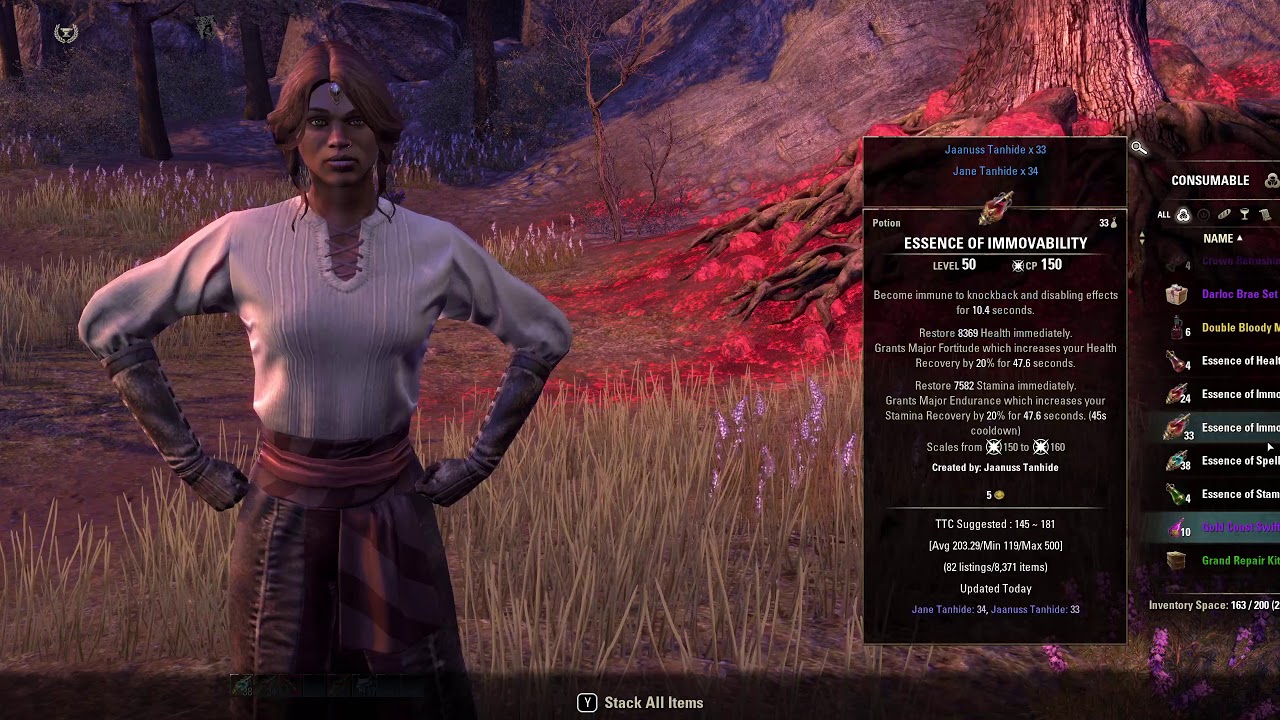Click the Stack All Items label
This screenshot has height=720, width=1280.
[x=653, y=703]
